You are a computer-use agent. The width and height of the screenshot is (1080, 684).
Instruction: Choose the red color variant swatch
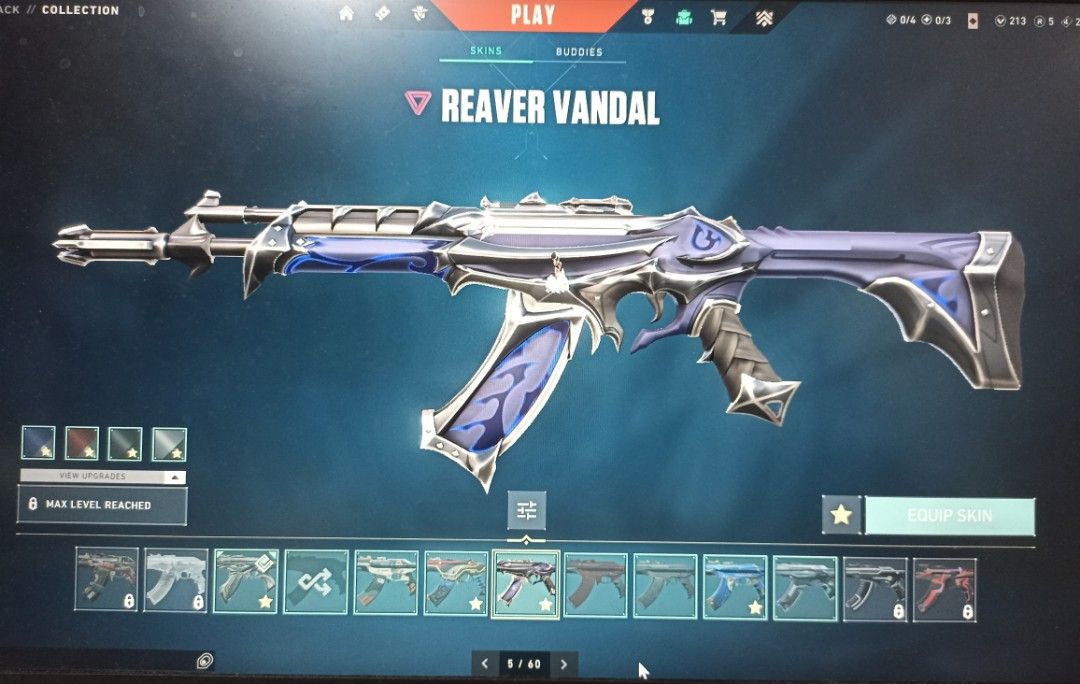(x=82, y=444)
